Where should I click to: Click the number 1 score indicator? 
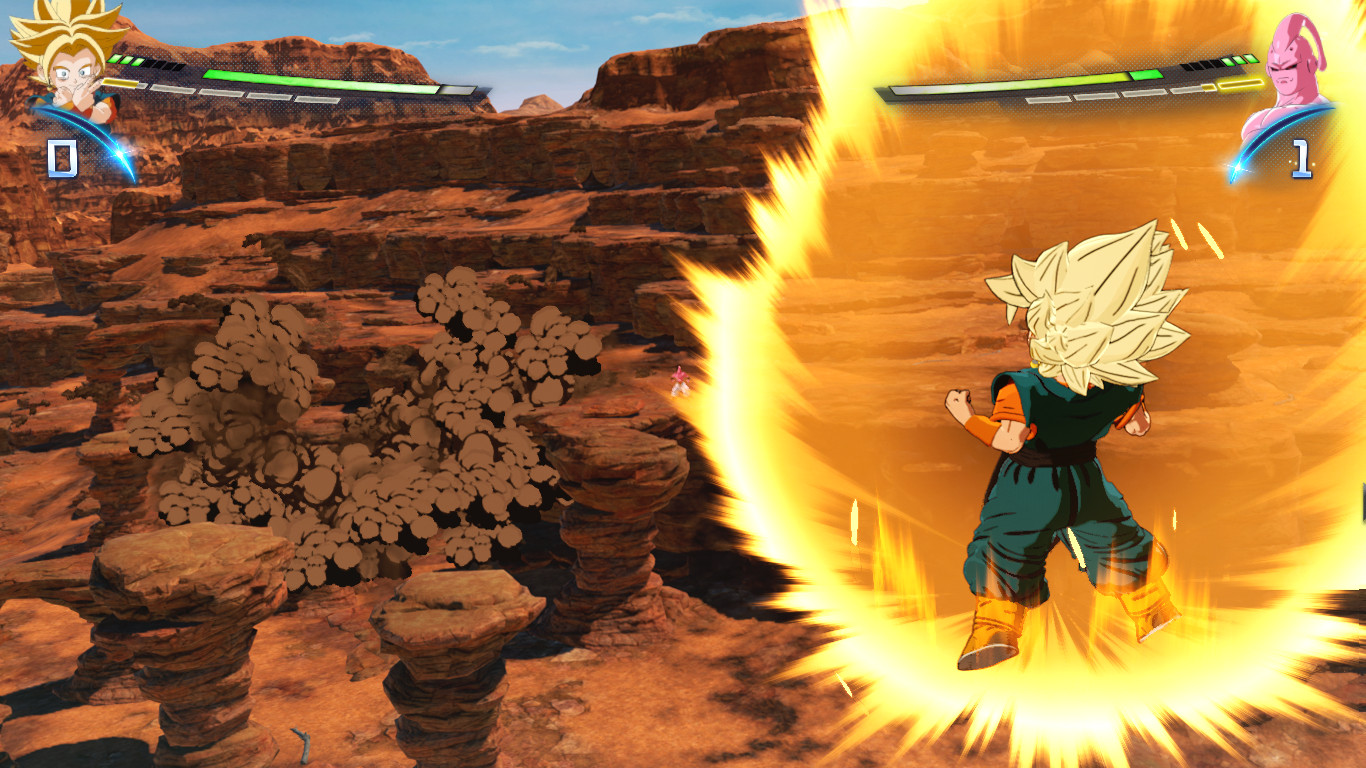tap(1300, 156)
